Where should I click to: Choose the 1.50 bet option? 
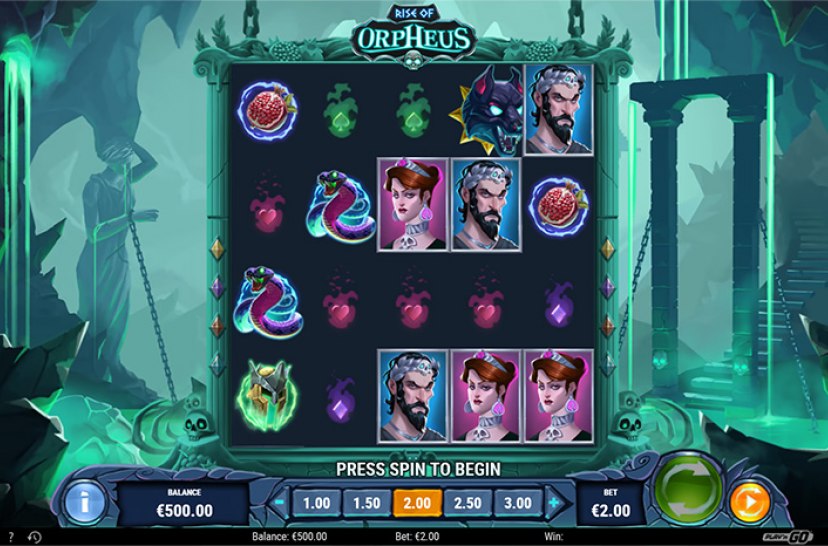[x=365, y=503]
